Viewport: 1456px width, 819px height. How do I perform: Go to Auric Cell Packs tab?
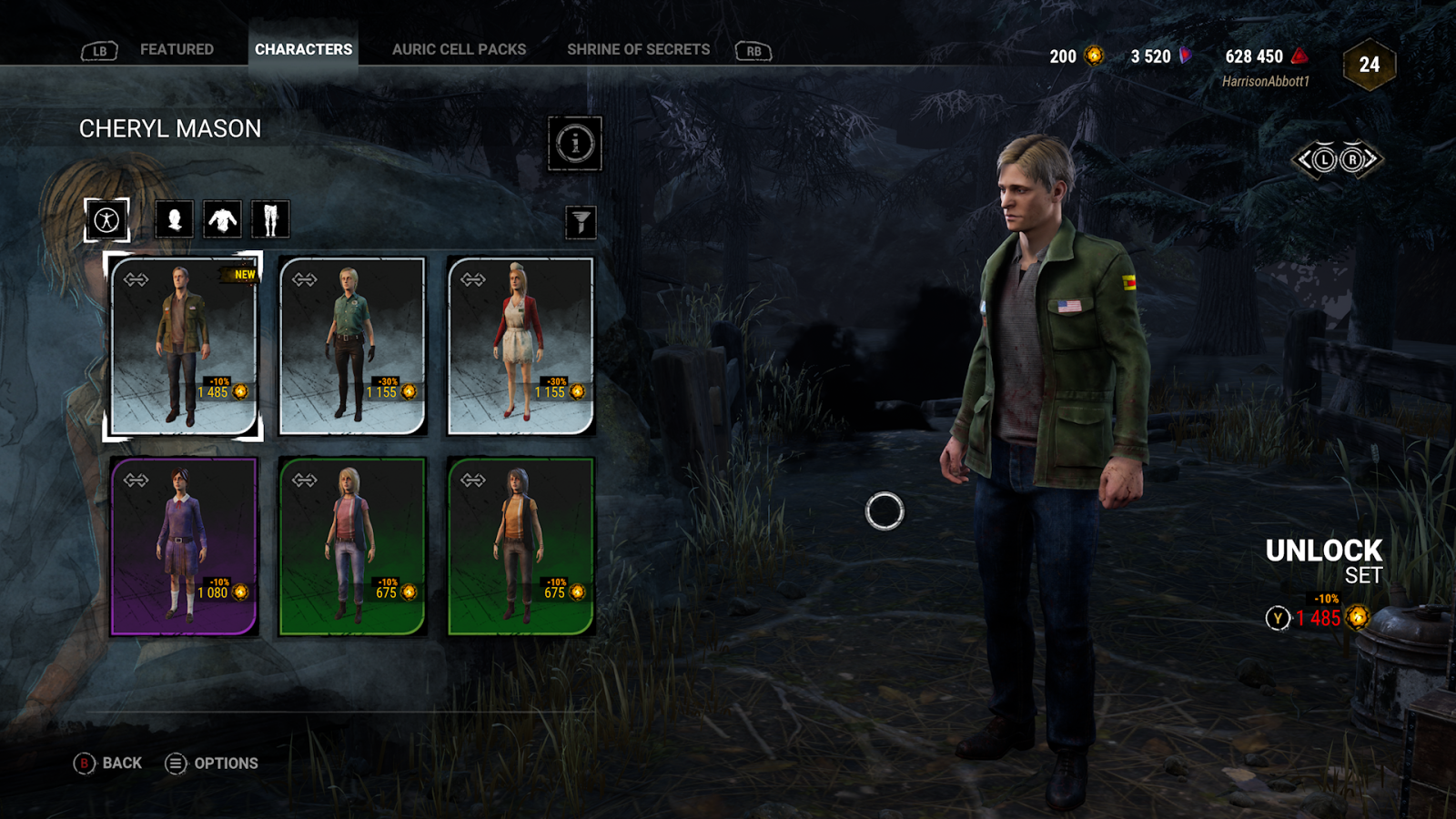(459, 49)
